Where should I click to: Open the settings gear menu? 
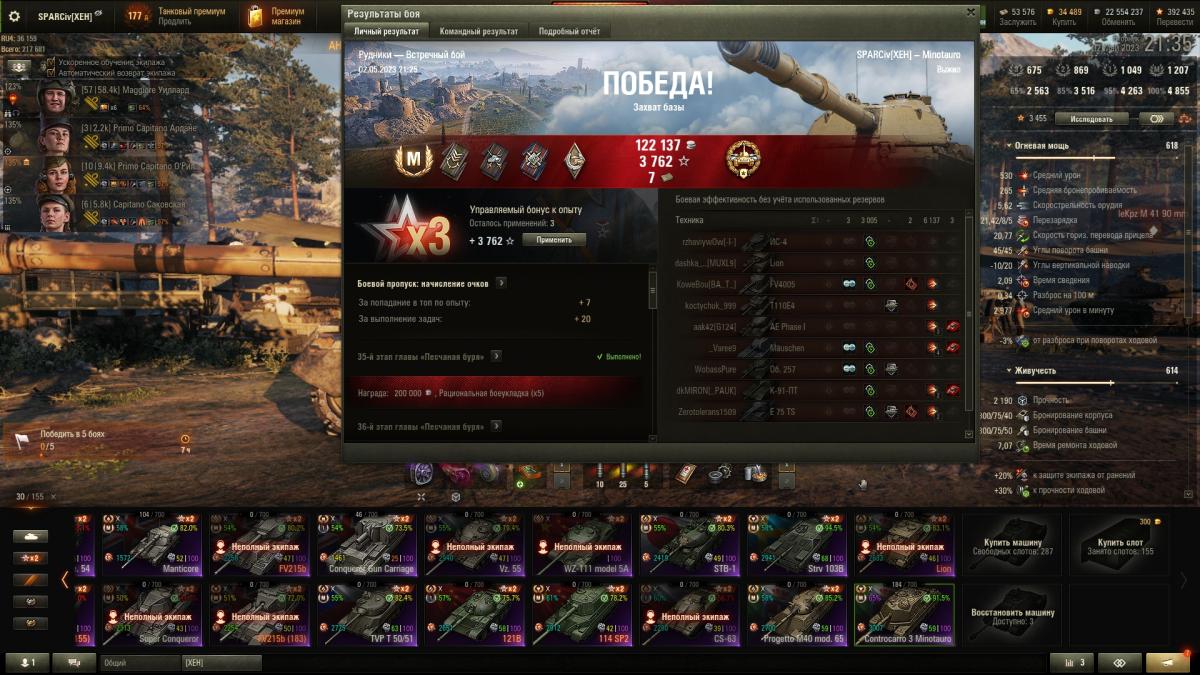(14, 17)
